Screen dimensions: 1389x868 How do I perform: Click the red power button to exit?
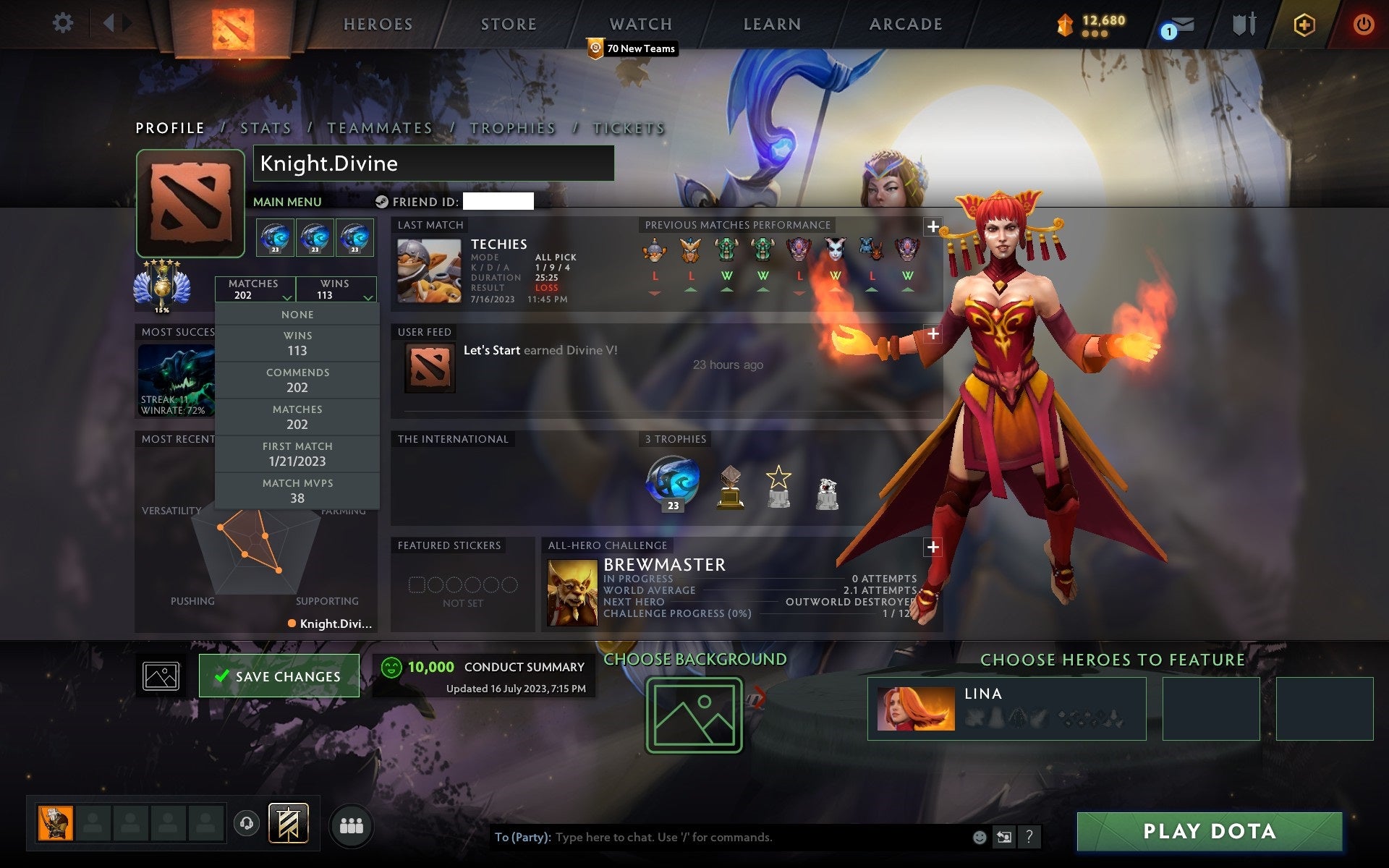click(1362, 23)
